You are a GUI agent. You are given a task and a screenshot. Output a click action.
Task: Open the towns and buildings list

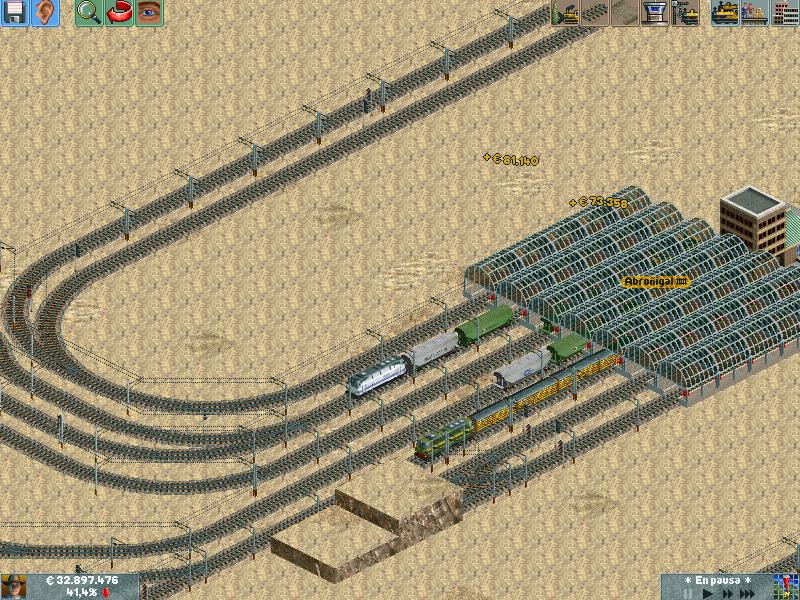pyautogui.click(x=785, y=13)
